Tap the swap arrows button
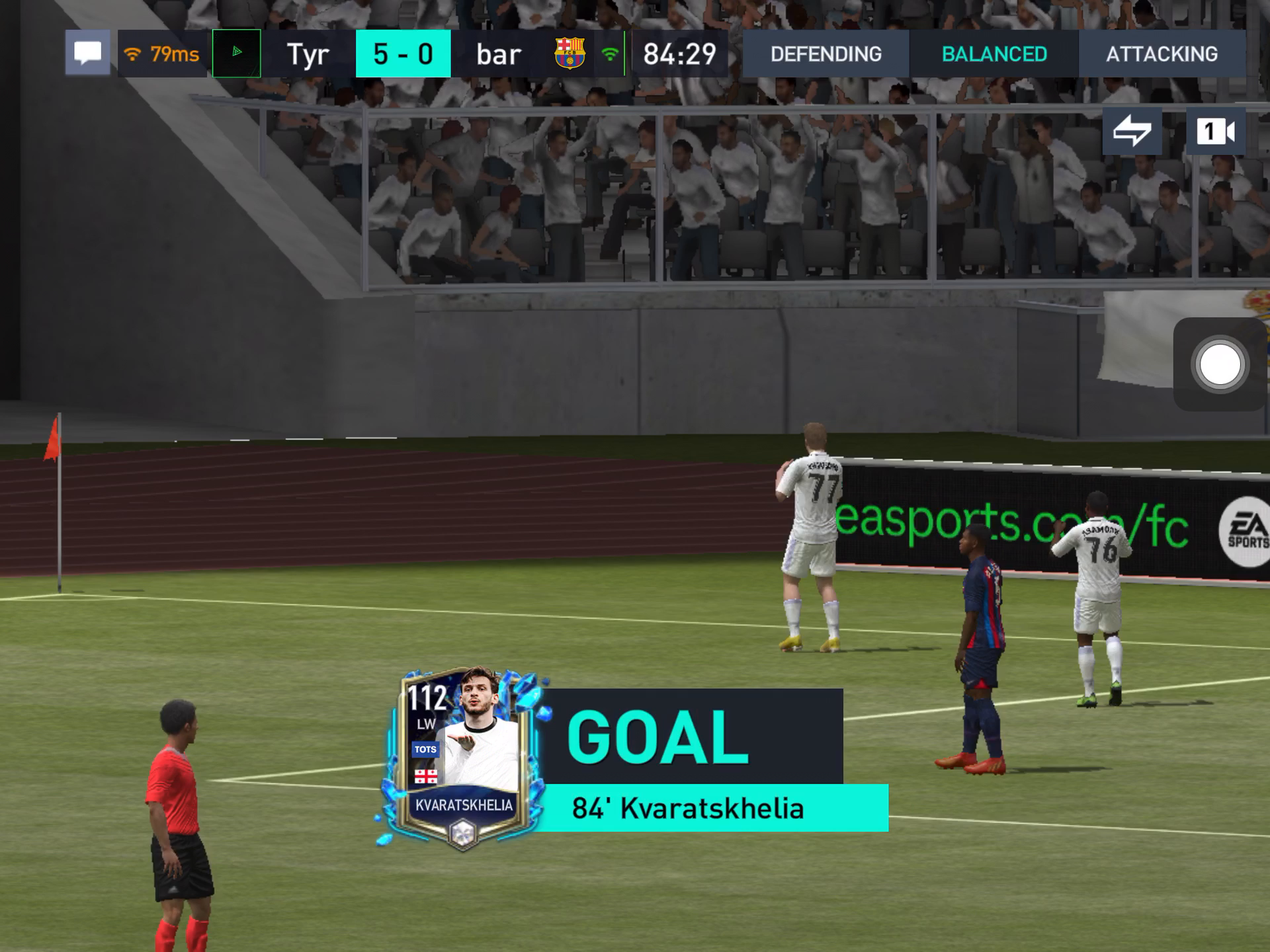The width and height of the screenshot is (1270, 952). point(1132,131)
